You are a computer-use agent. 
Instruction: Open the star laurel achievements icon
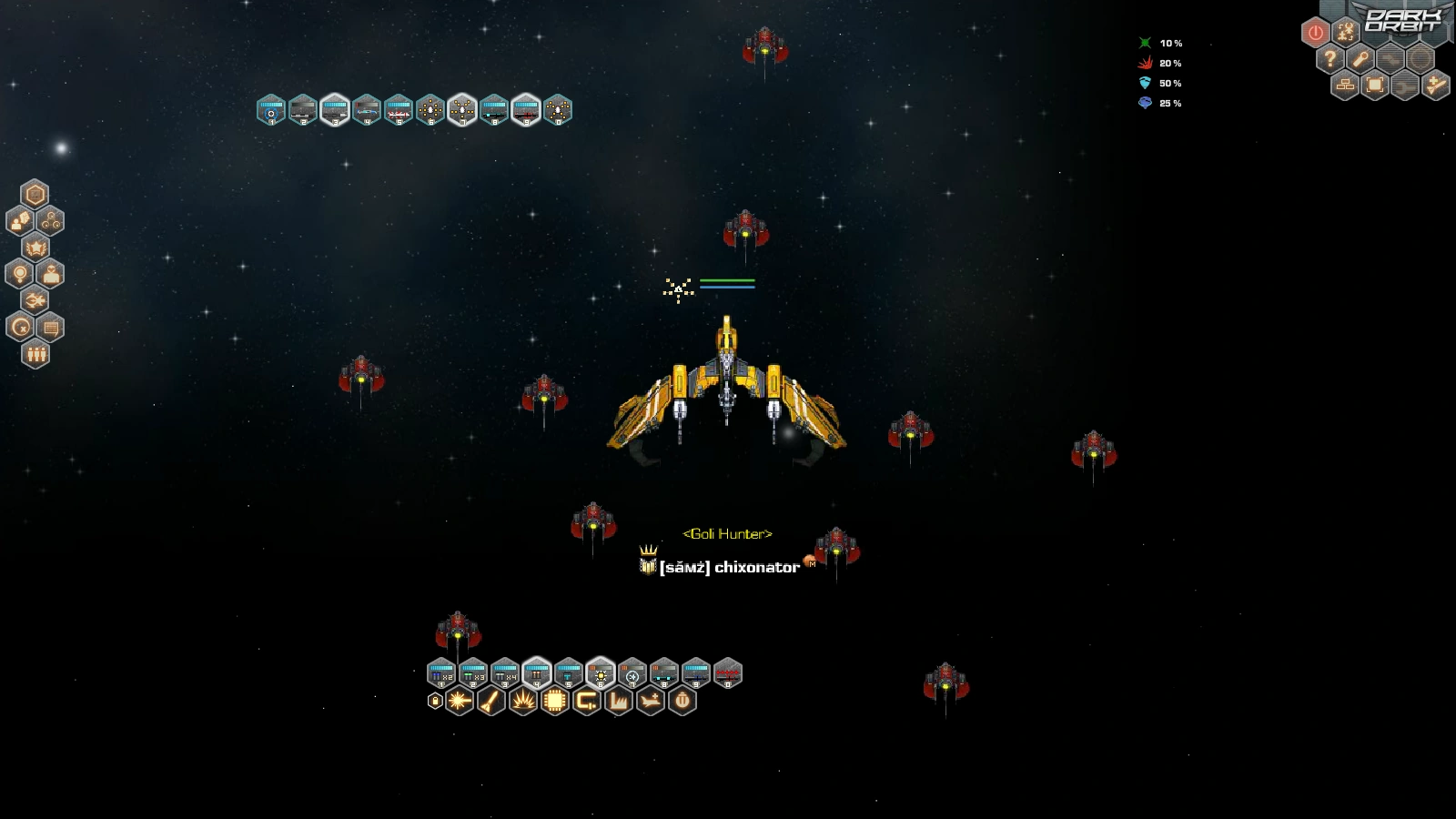pos(35,248)
